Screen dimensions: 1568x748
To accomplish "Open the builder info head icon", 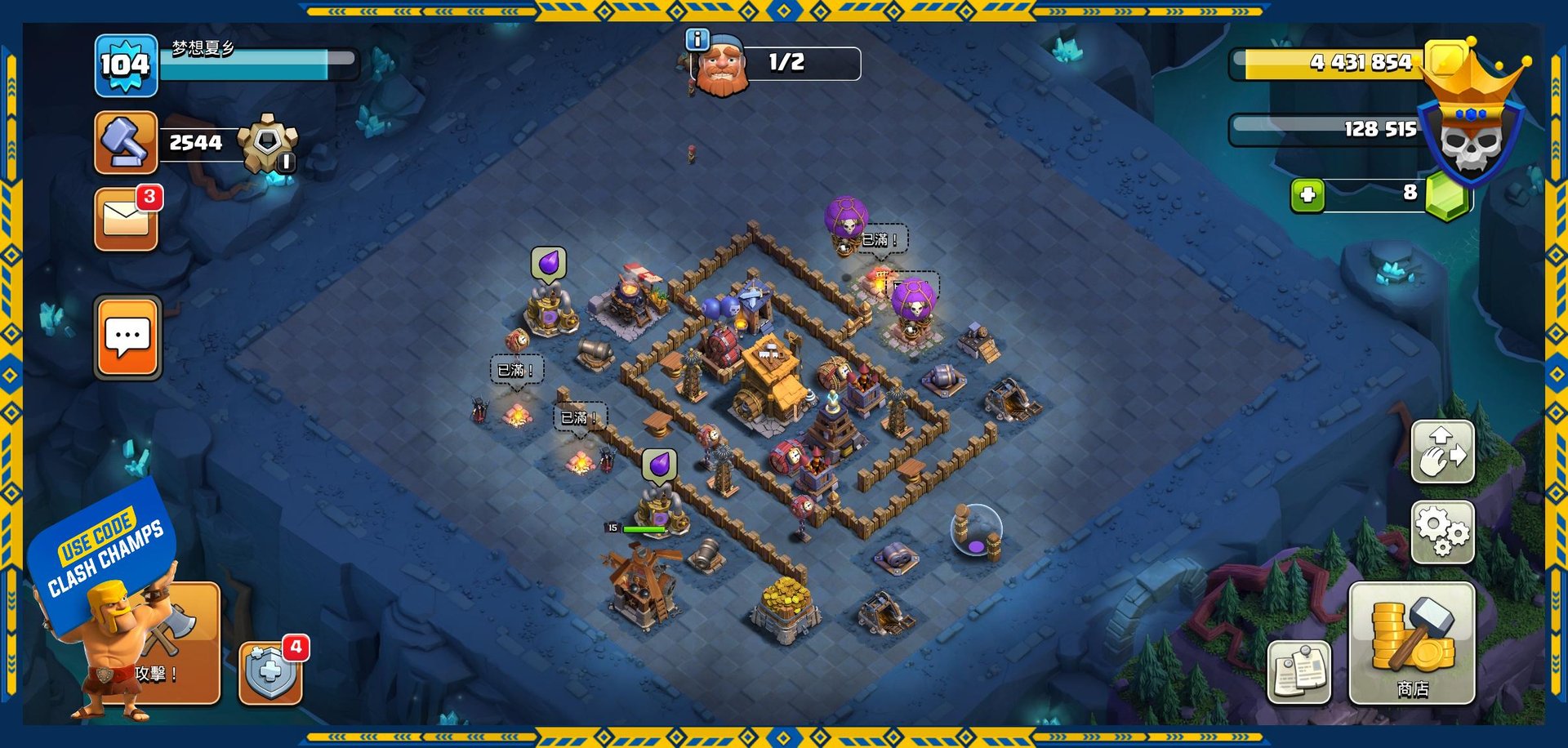I will [x=720, y=65].
